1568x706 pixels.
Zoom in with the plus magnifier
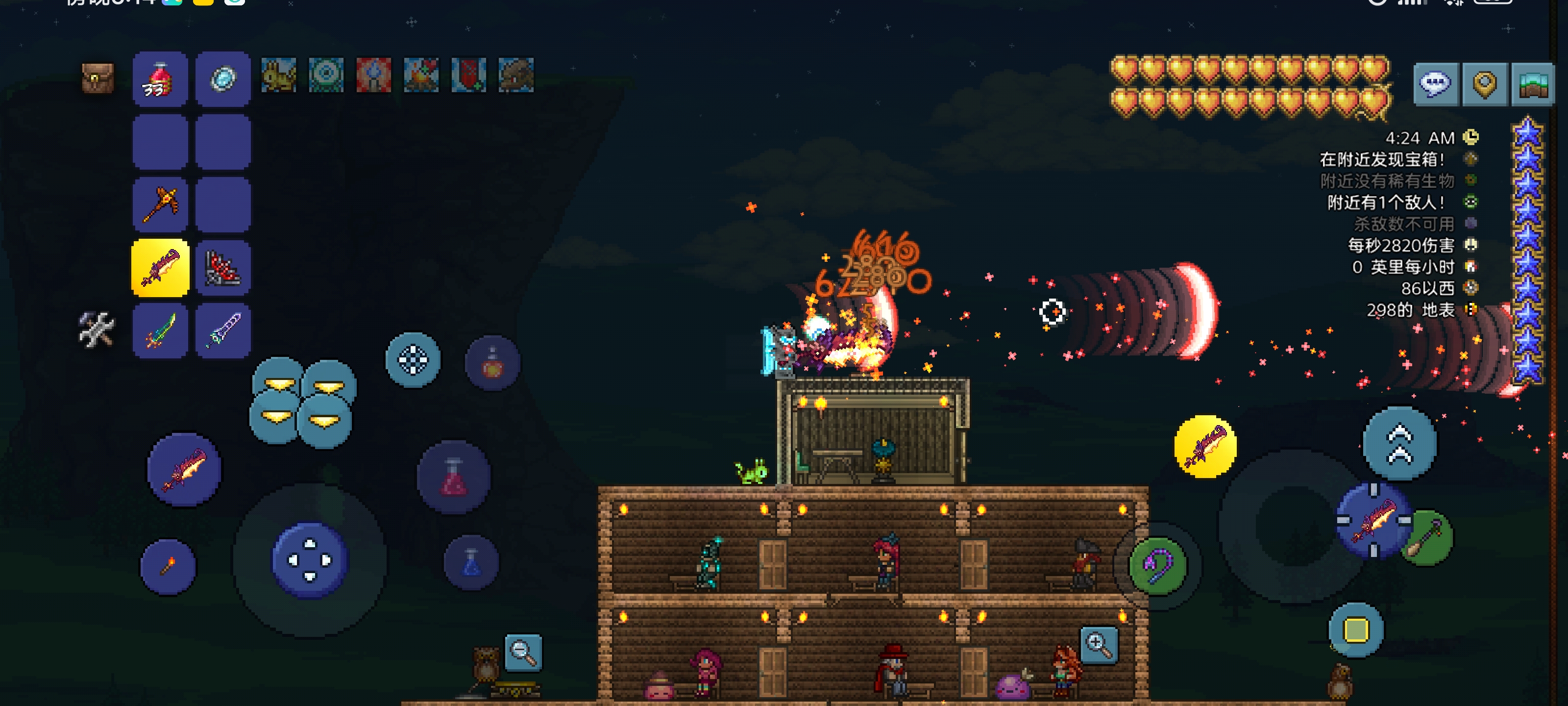tap(1099, 644)
